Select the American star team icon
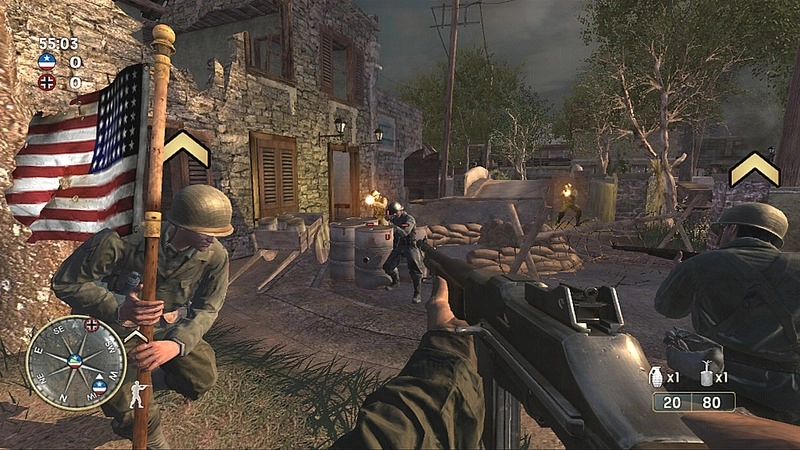Viewport: 800px width, 450px height. 46,62
